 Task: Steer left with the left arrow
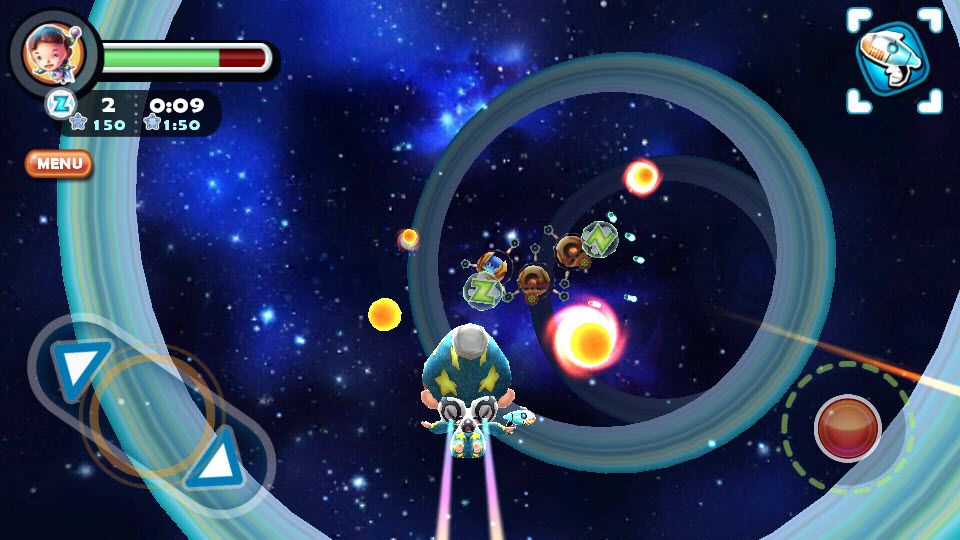[x=80, y=367]
